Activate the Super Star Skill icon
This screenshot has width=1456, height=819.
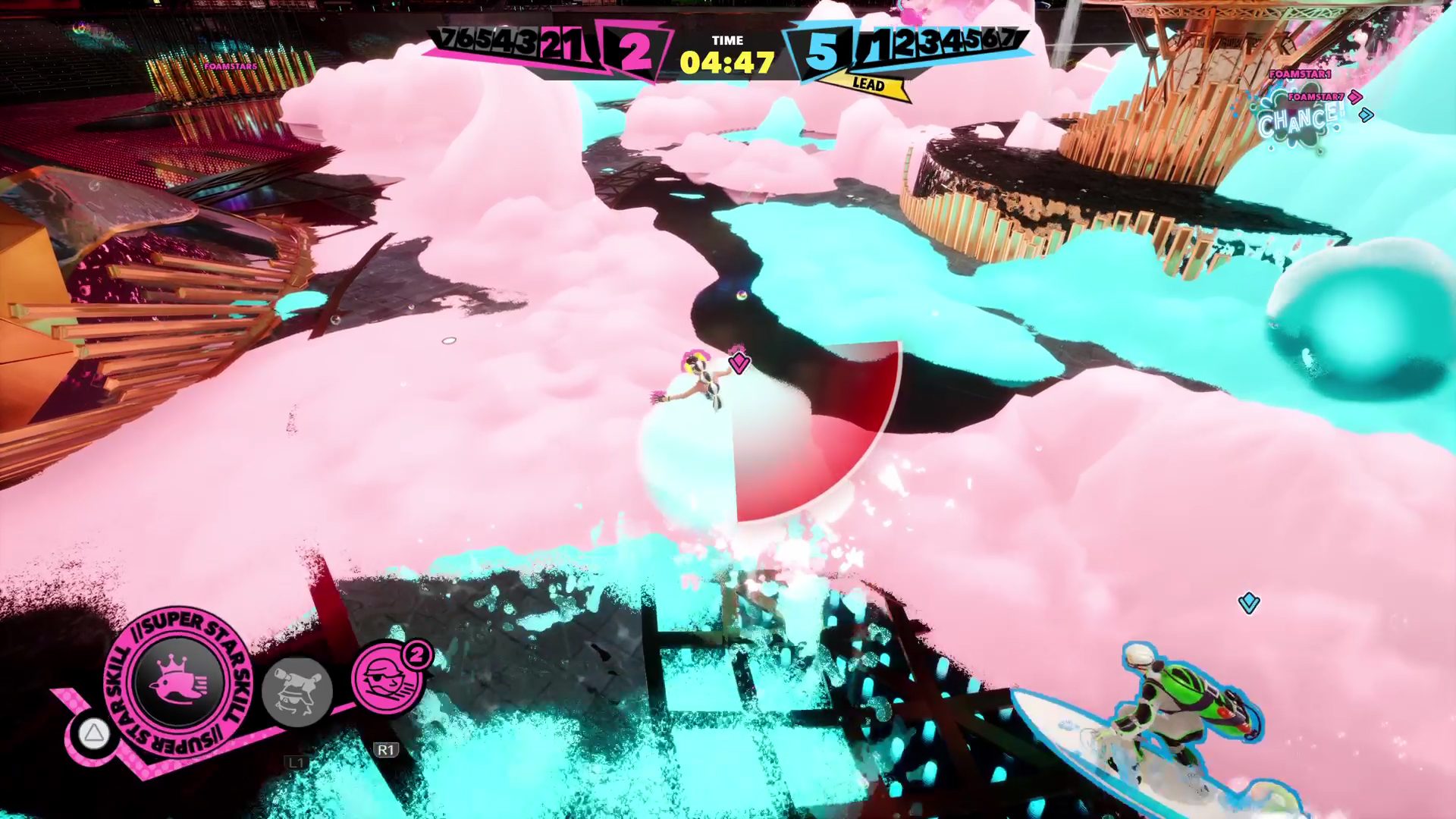179,682
